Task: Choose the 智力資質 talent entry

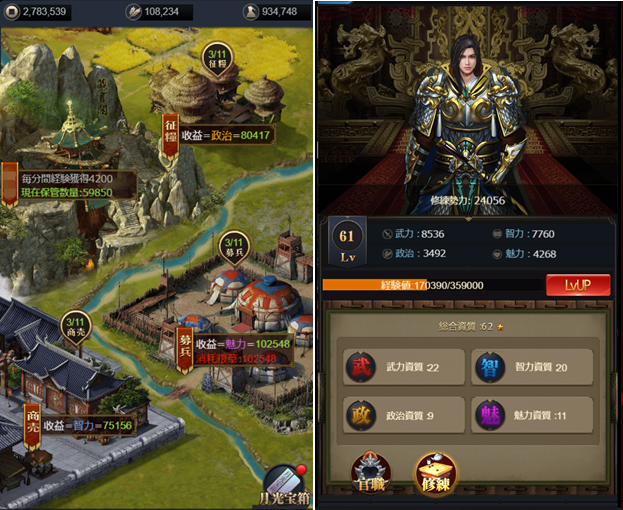Action: point(531,367)
